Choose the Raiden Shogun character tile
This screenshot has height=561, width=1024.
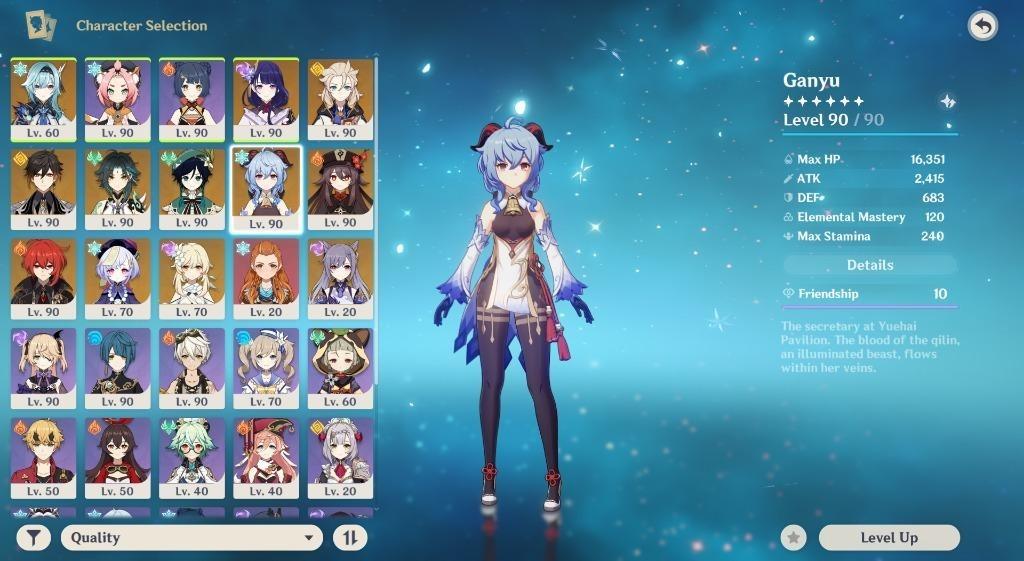[266, 98]
